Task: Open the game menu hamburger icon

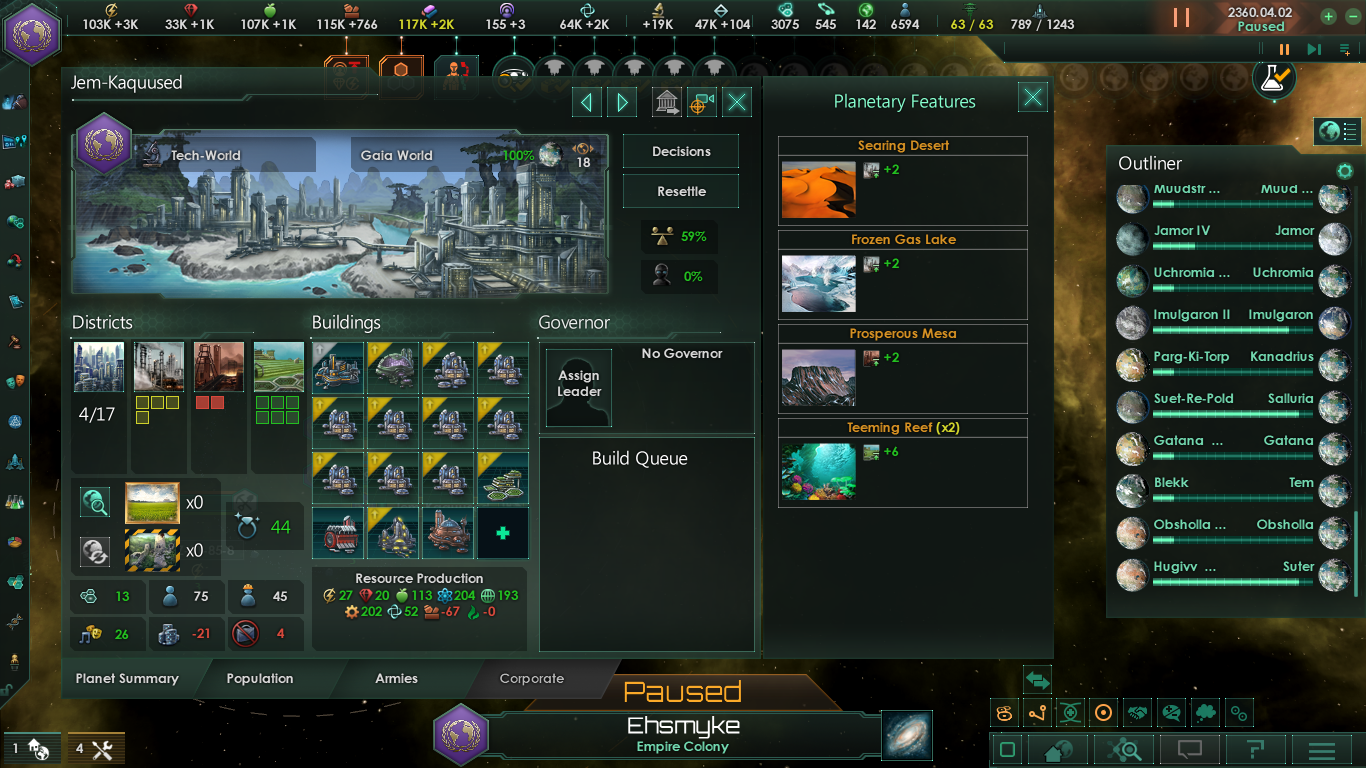Action: tap(1321, 748)
